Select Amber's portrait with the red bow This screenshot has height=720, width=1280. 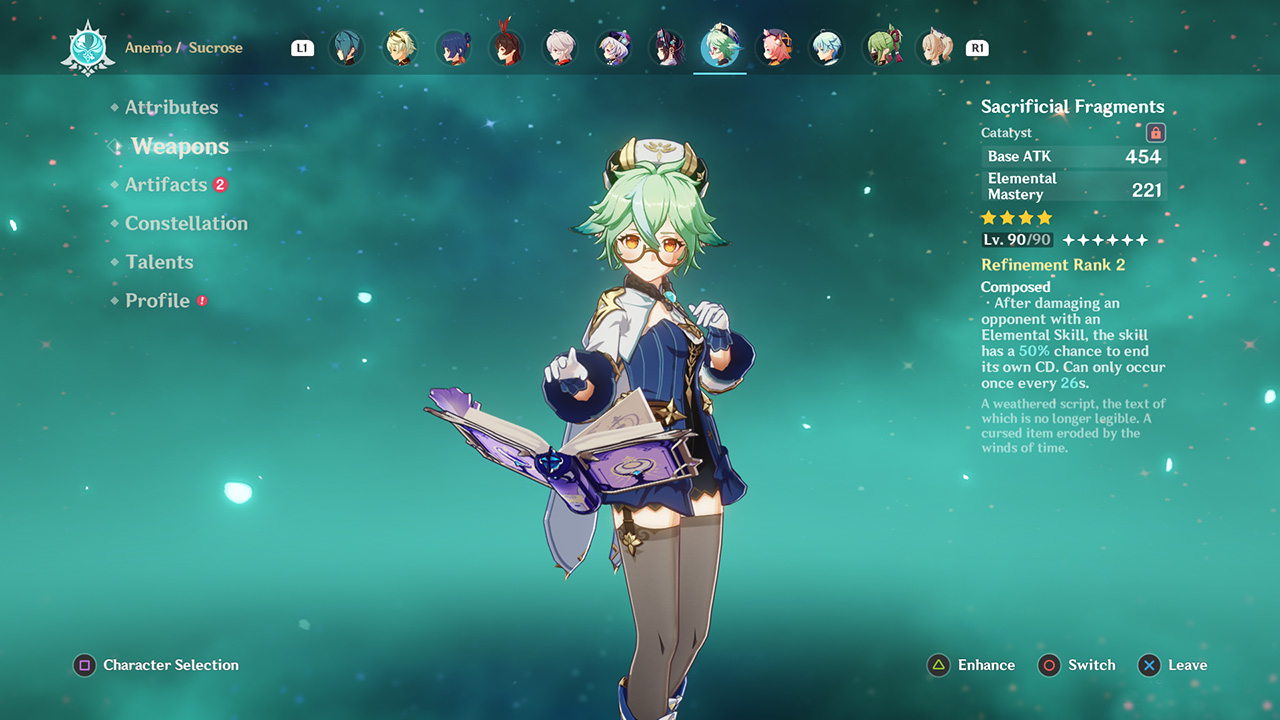point(507,47)
